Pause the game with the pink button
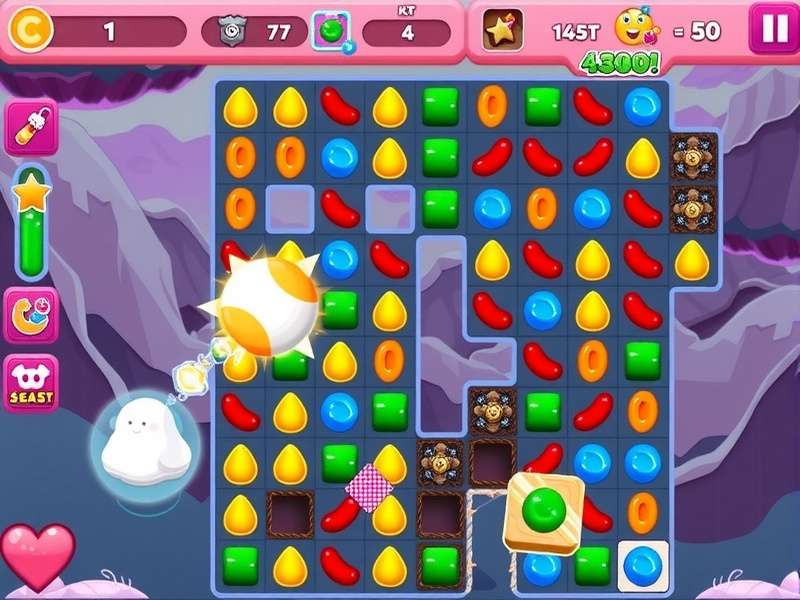 click(774, 29)
